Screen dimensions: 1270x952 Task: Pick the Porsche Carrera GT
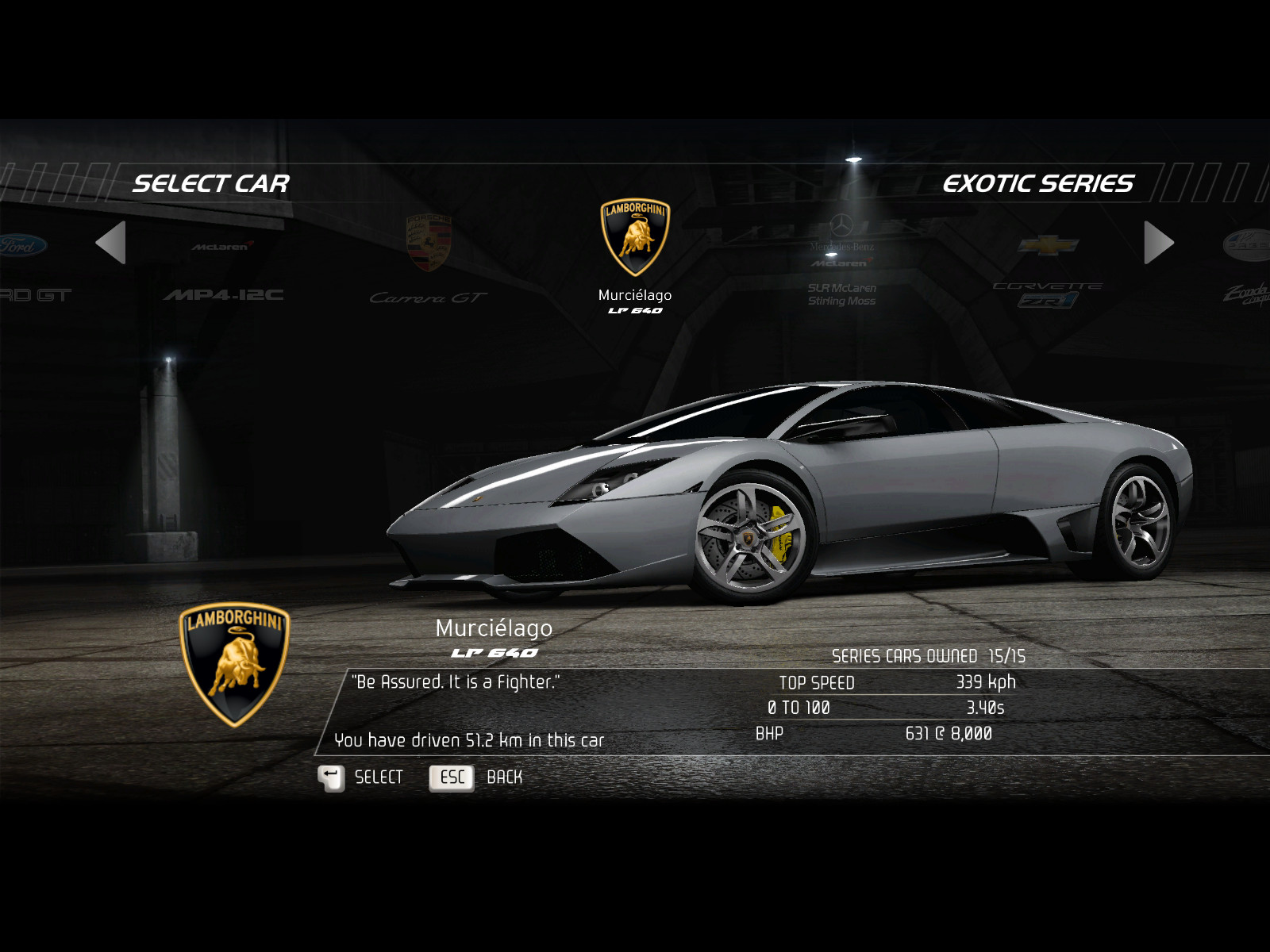pos(428,262)
